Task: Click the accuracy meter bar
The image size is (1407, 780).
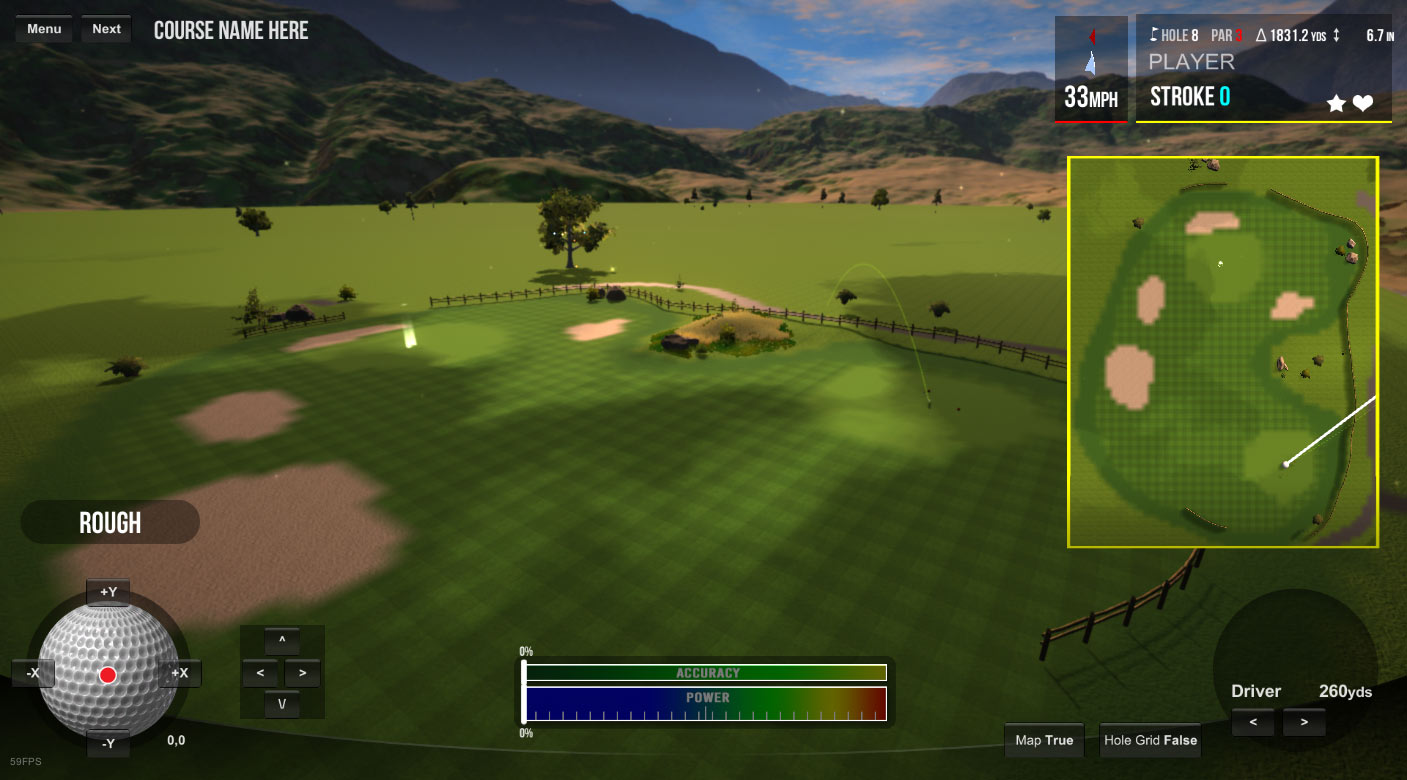Action: (706, 673)
